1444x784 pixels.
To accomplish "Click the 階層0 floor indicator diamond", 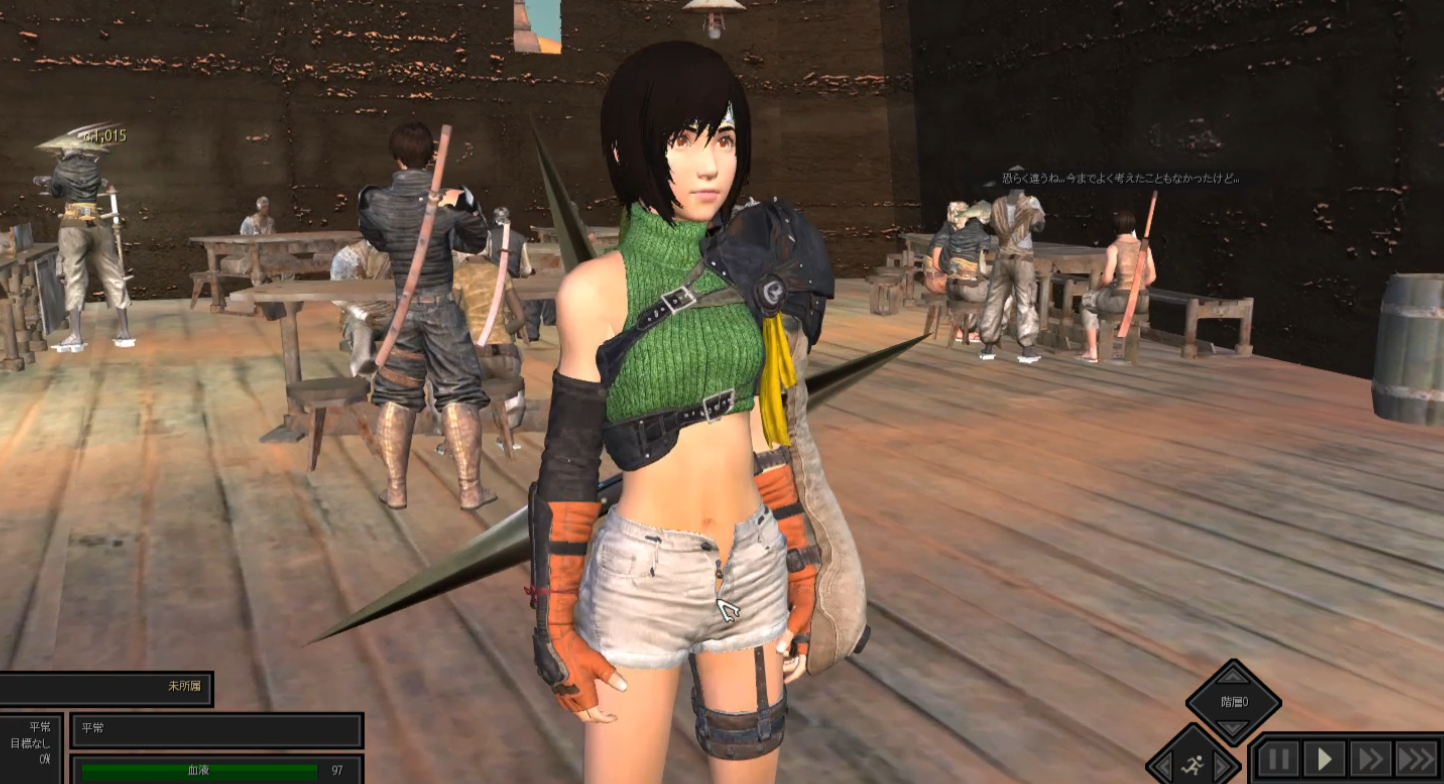I will [x=1232, y=701].
